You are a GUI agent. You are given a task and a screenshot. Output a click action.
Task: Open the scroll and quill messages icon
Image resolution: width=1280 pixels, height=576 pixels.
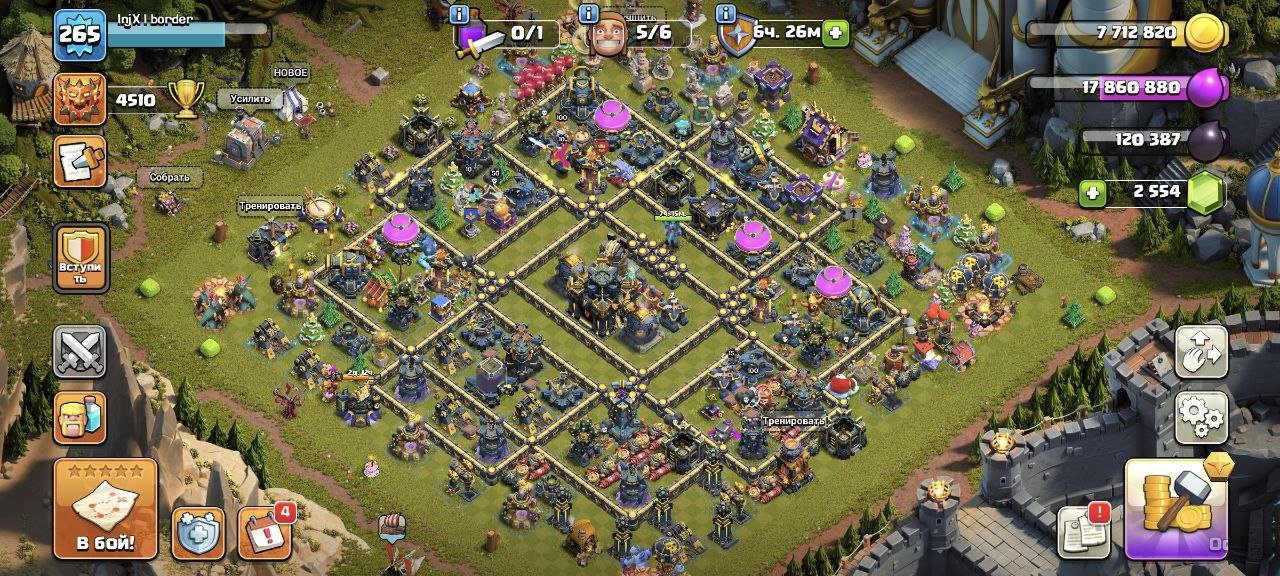click(x=80, y=162)
